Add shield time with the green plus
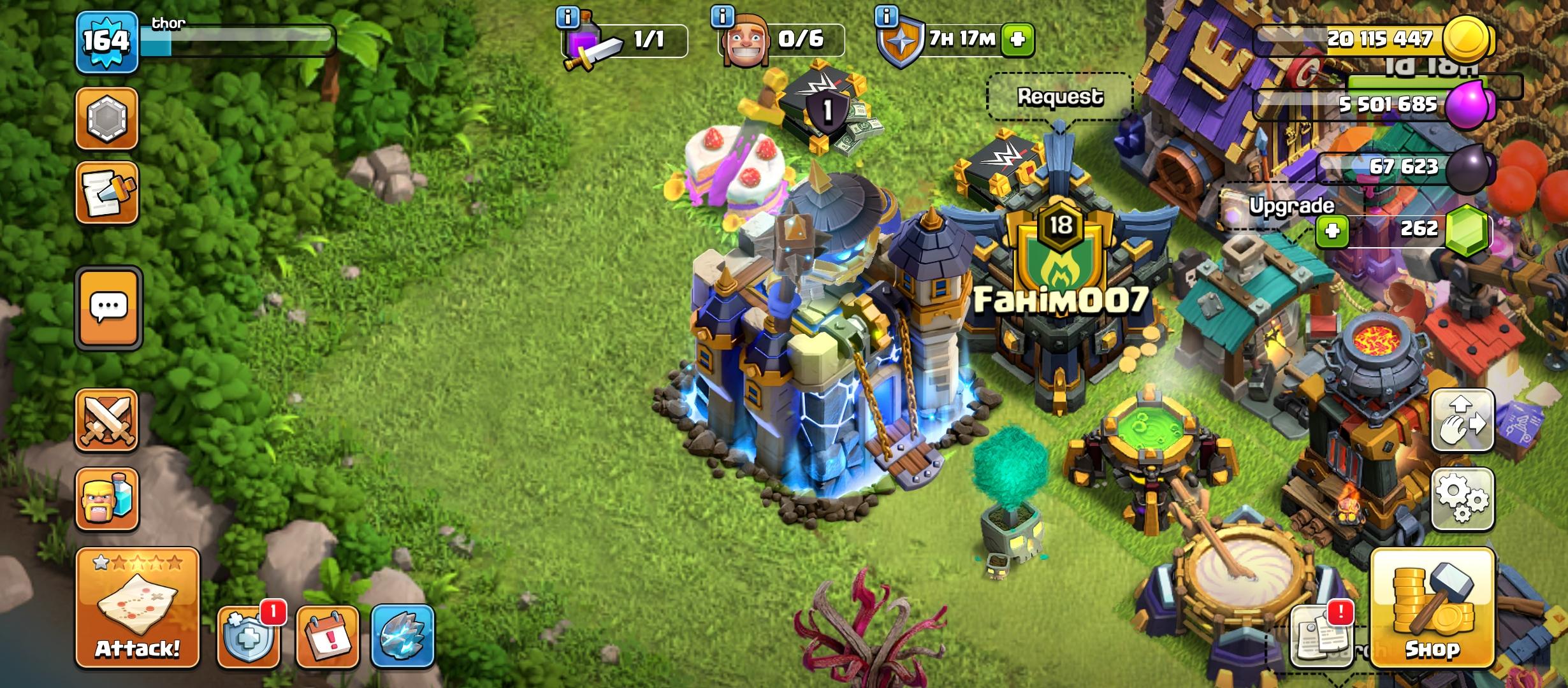The height and width of the screenshot is (688, 1568). pyautogui.click(x=1017, y=39)
